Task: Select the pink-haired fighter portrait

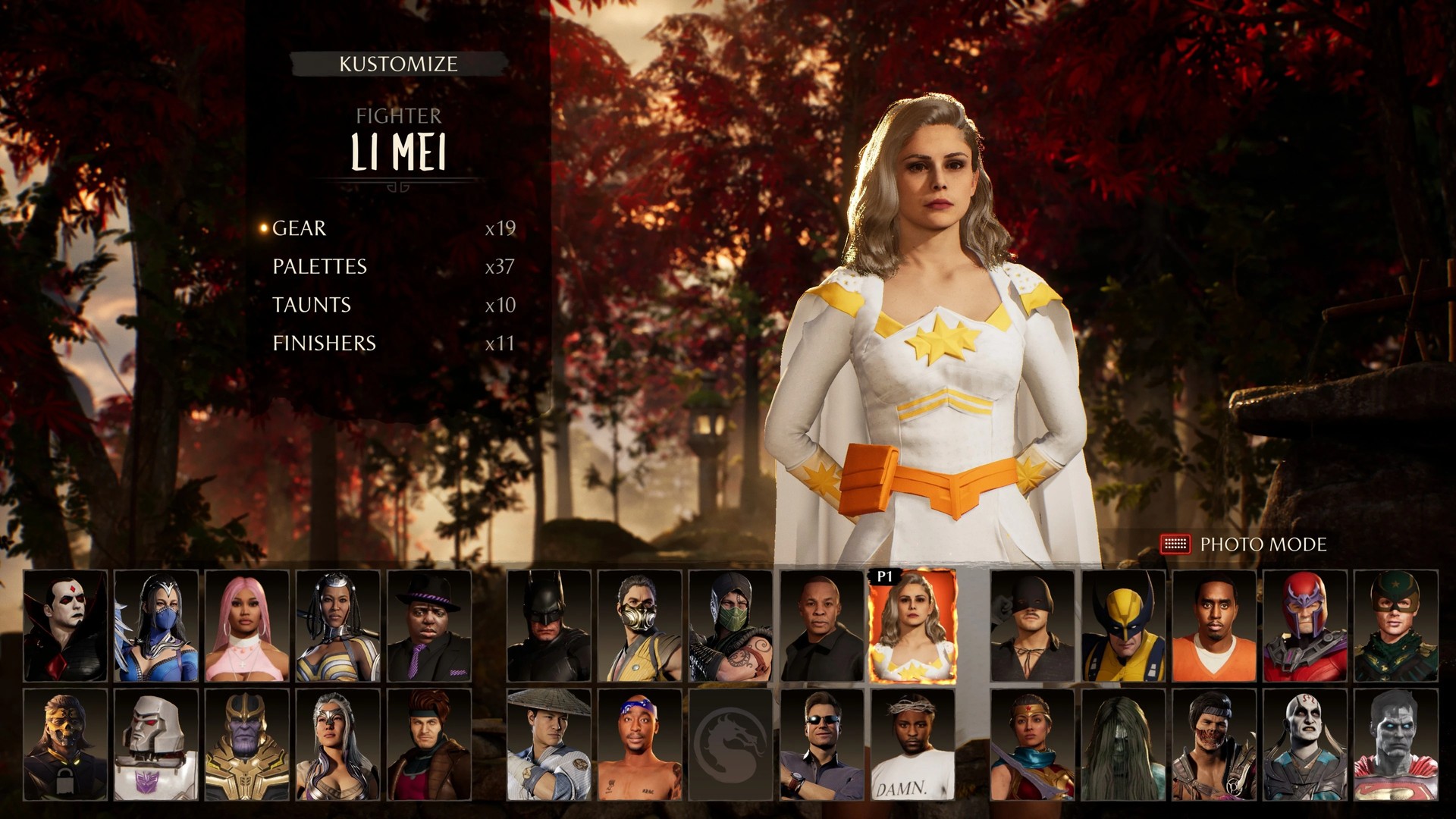Action: 246,626
